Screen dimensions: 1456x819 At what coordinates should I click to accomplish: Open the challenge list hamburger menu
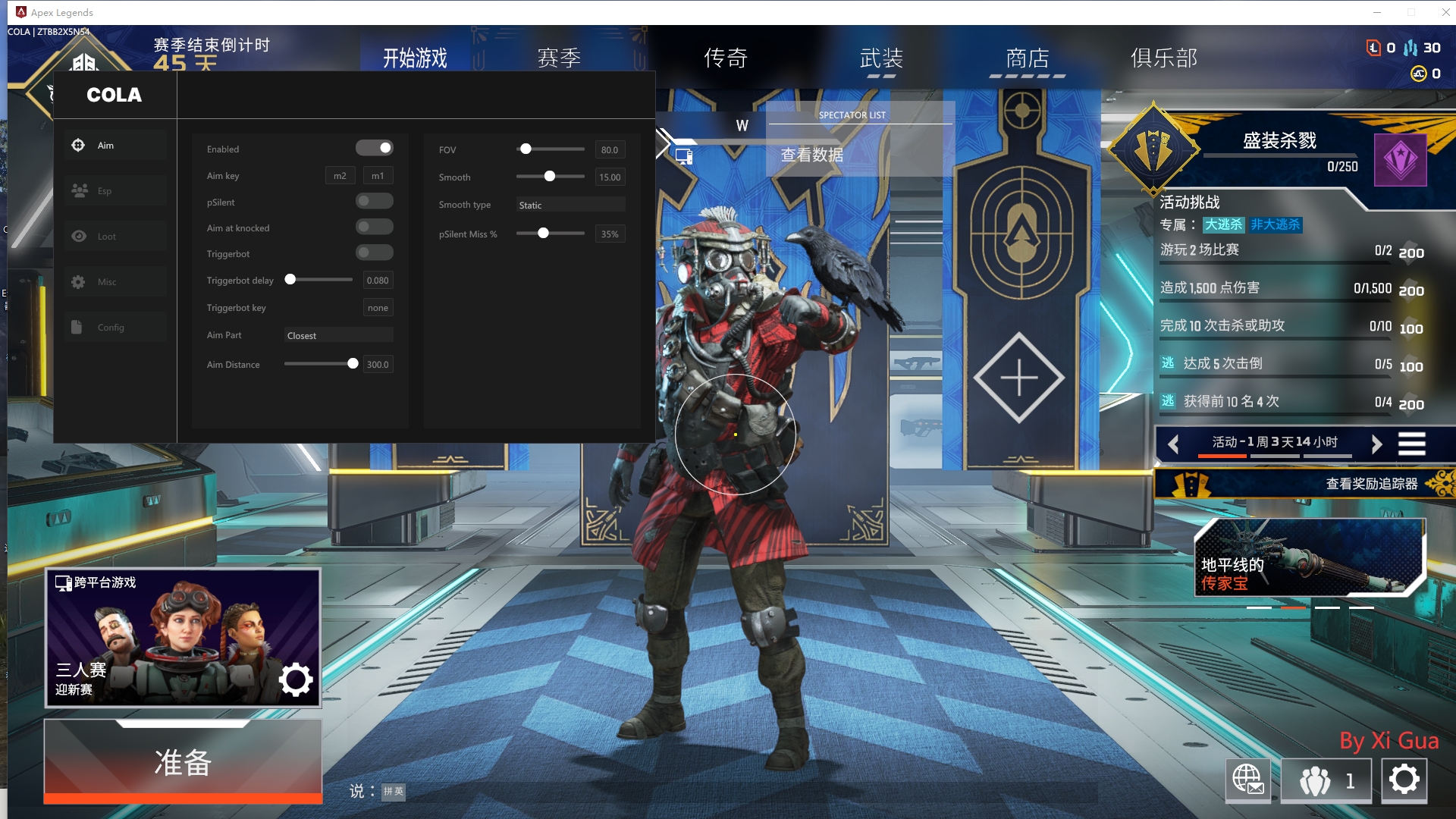pyautogui.click(x=1411, y=444)
